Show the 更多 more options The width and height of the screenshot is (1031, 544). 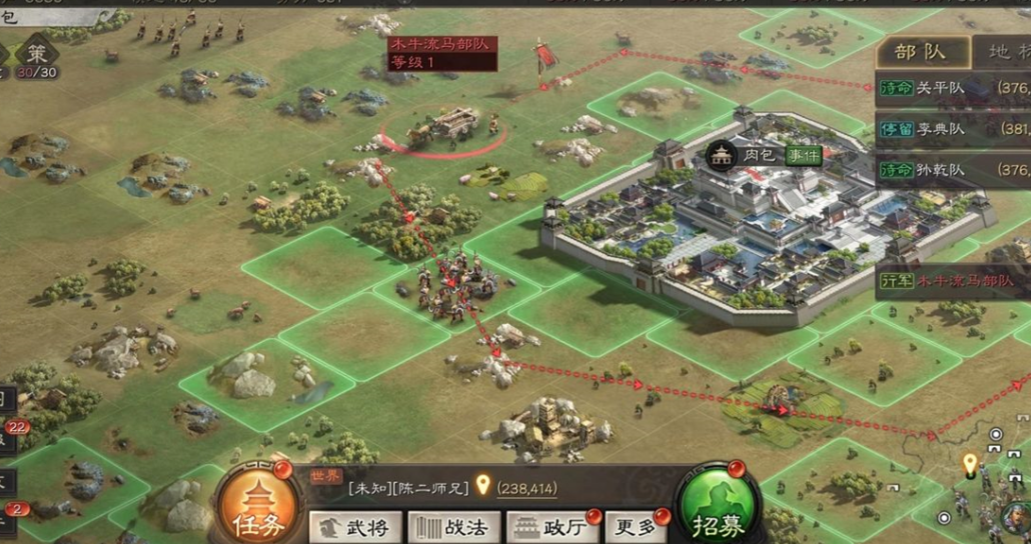tap(636, 527)
